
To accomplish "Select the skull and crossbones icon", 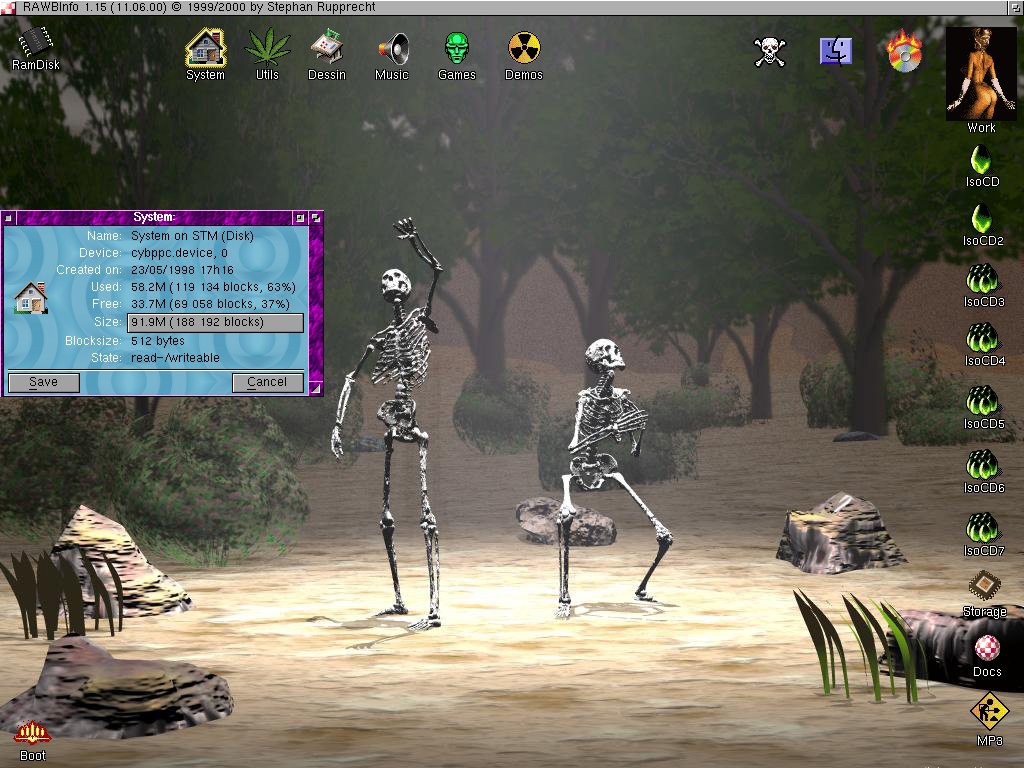I will 769,51.
